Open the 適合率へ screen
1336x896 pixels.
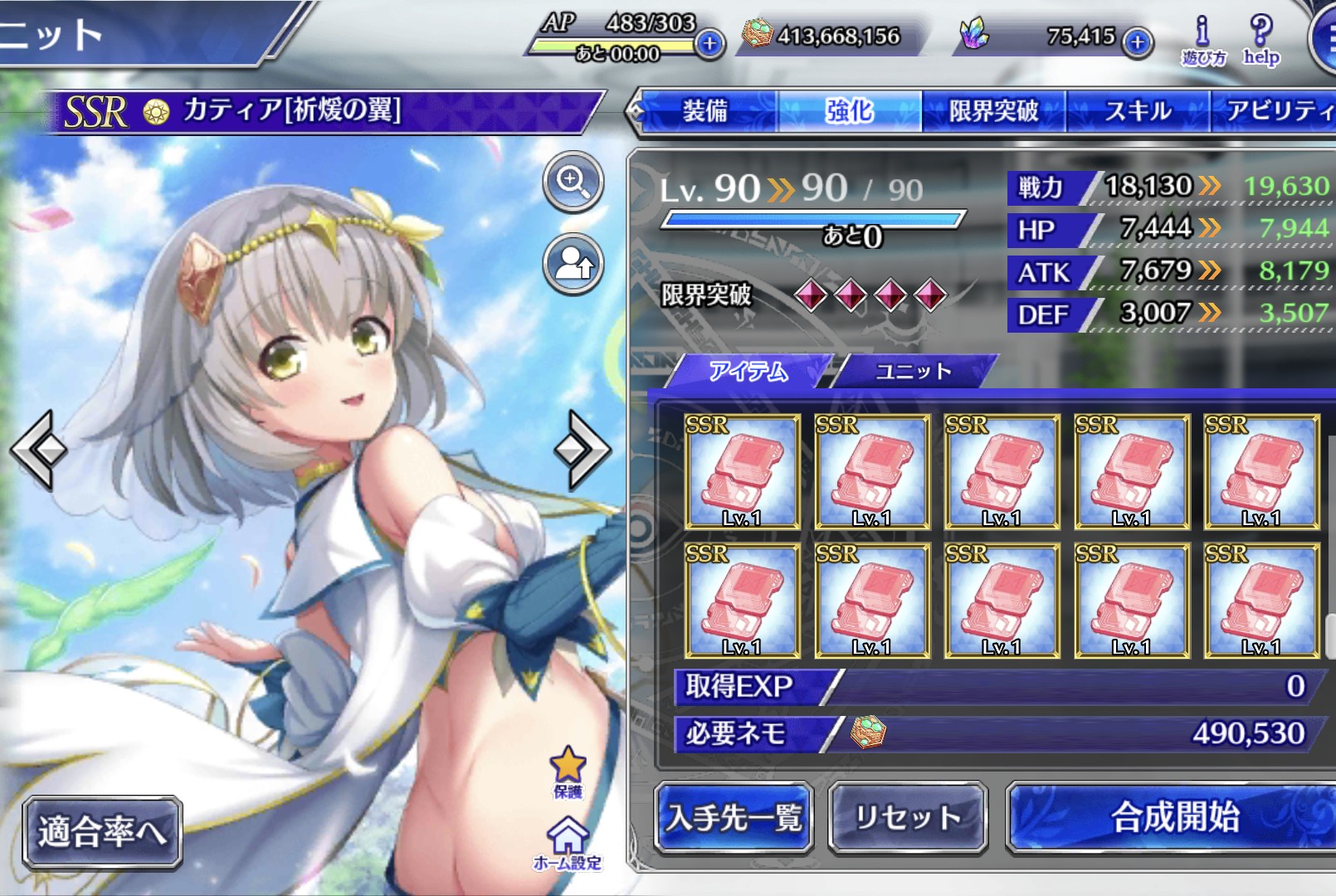(102, 831)
